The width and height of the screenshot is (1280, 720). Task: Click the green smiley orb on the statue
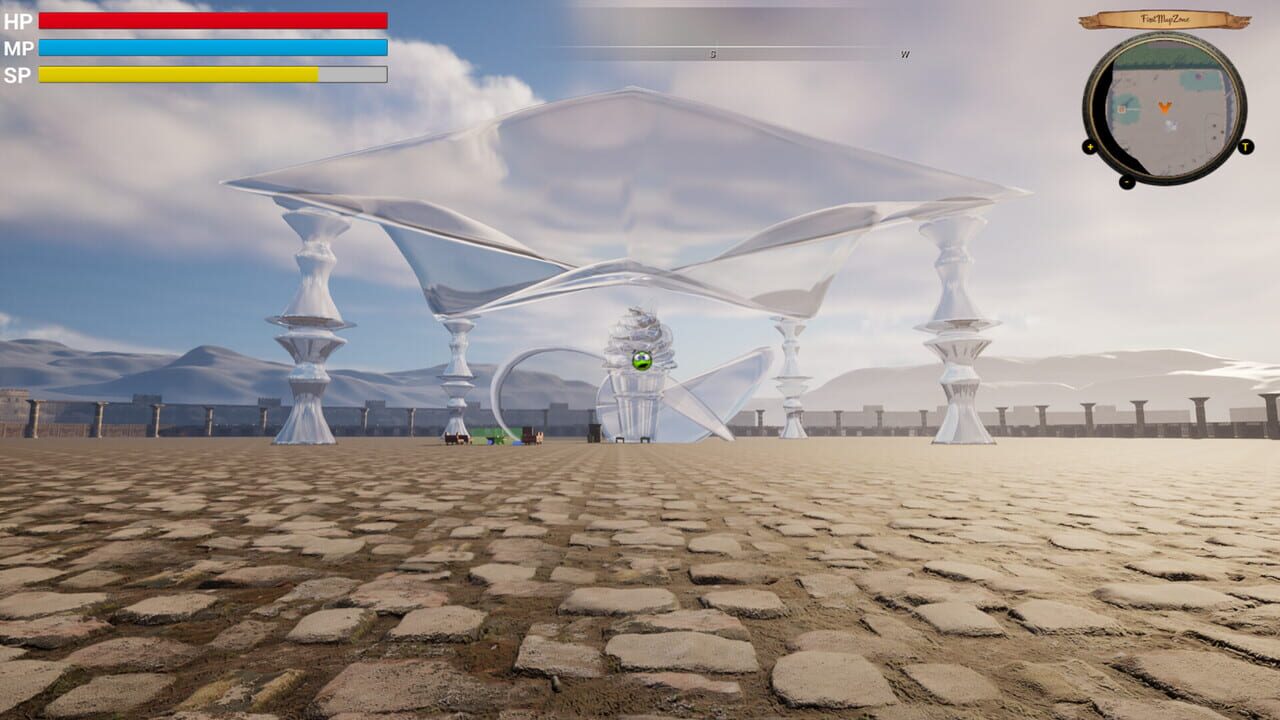(x=645, y=360)
